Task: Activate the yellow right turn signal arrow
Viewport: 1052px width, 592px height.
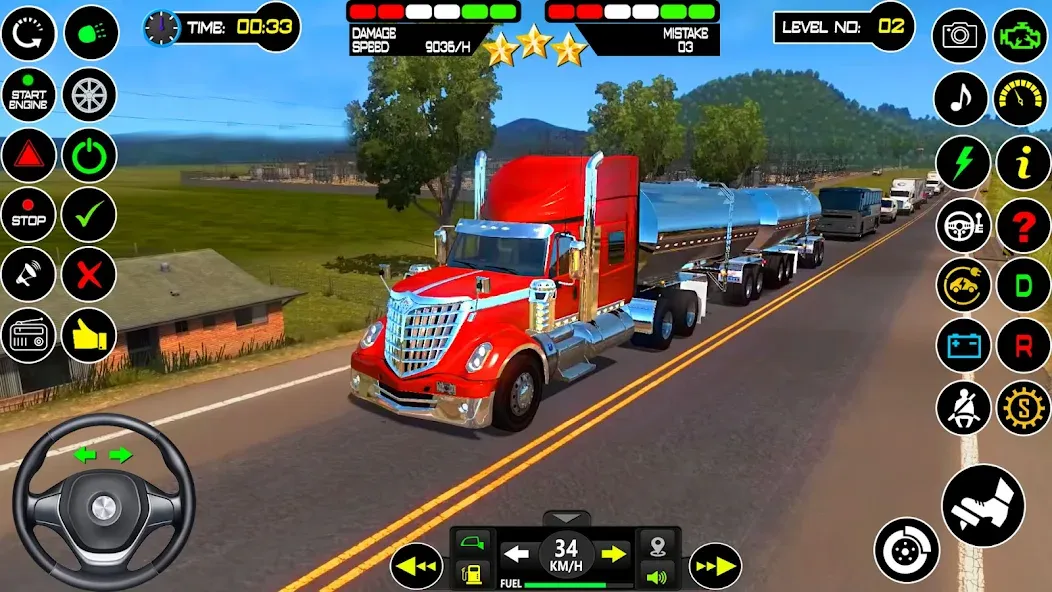Action: tap(613, 553)
